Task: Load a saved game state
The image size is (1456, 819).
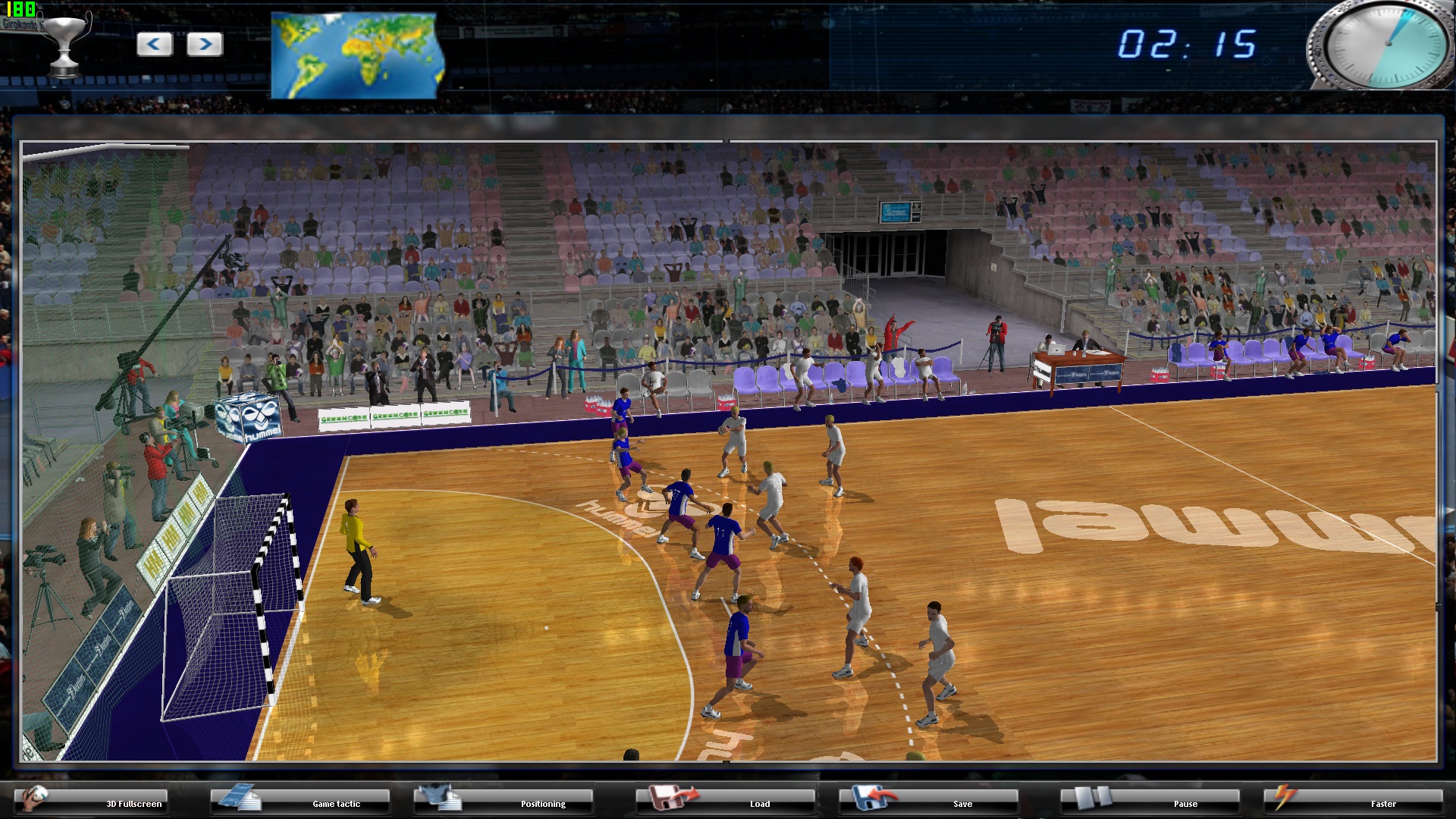Action: [761, 804]
